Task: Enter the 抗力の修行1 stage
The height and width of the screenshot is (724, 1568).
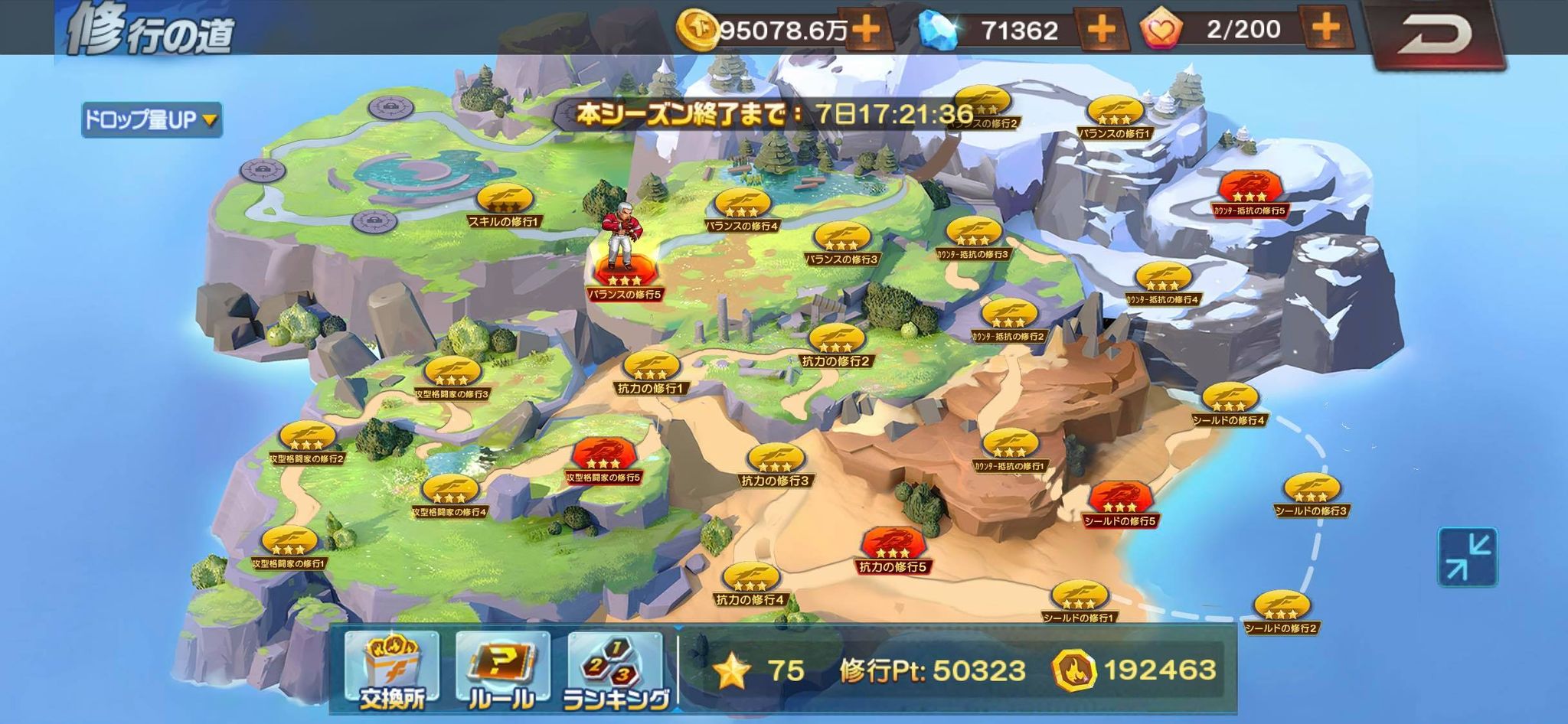Action: coord(651,370)
